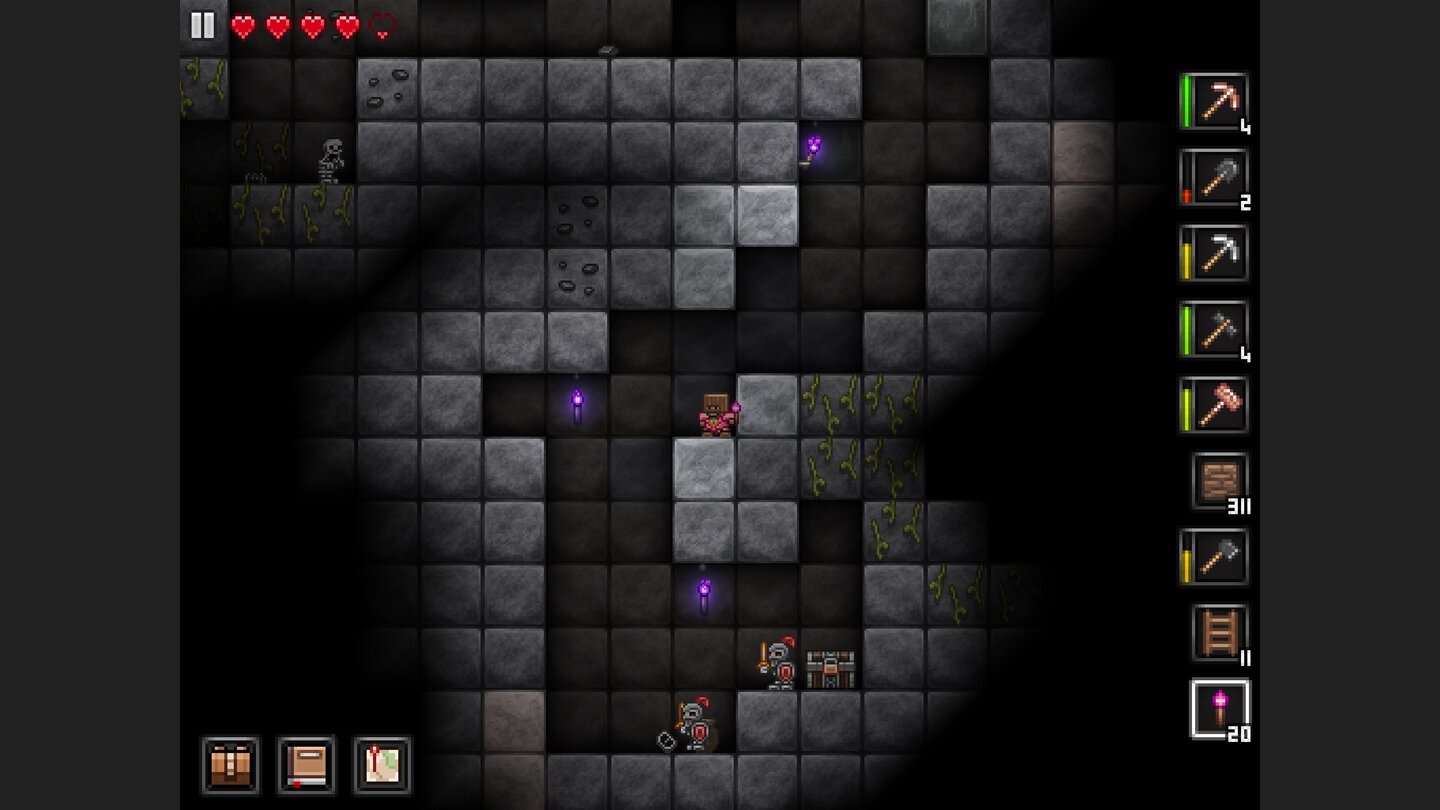1440x810 pixels.
Task: Select the green-durability pickaxe in the hotbar
Action: click(1213, 100)
